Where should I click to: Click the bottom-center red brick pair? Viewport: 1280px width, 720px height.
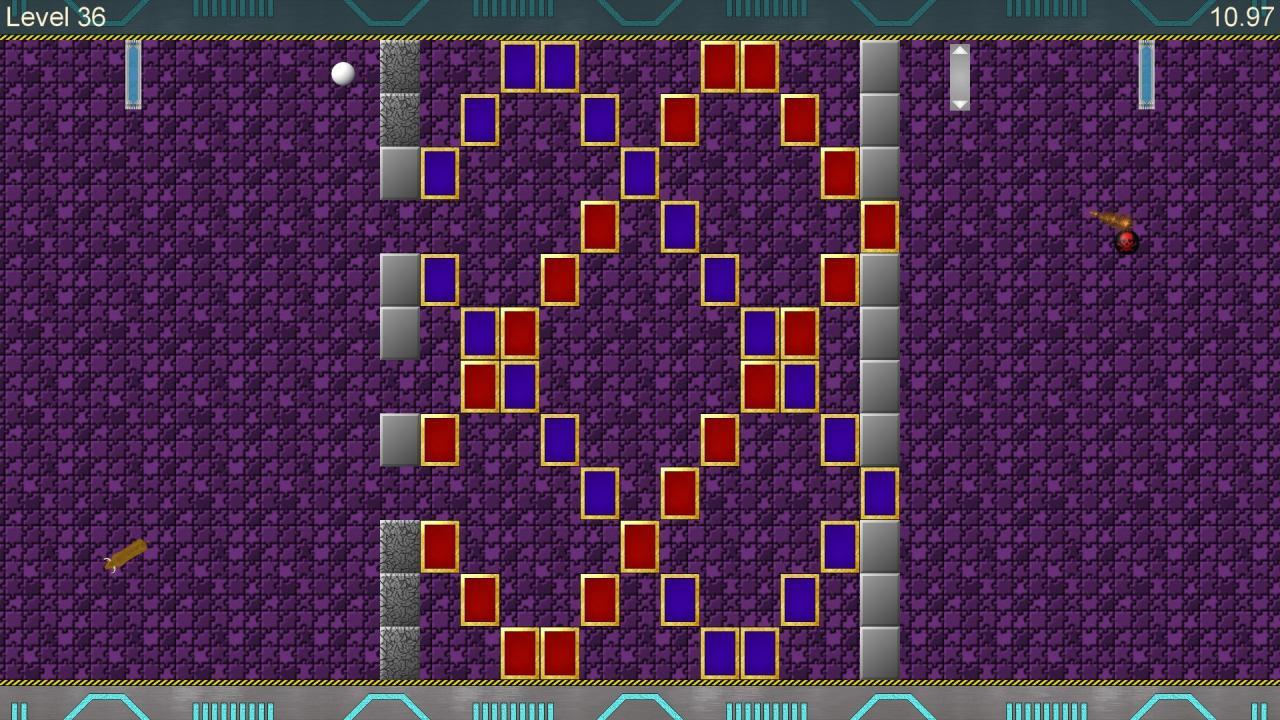(x=539, y=651)
